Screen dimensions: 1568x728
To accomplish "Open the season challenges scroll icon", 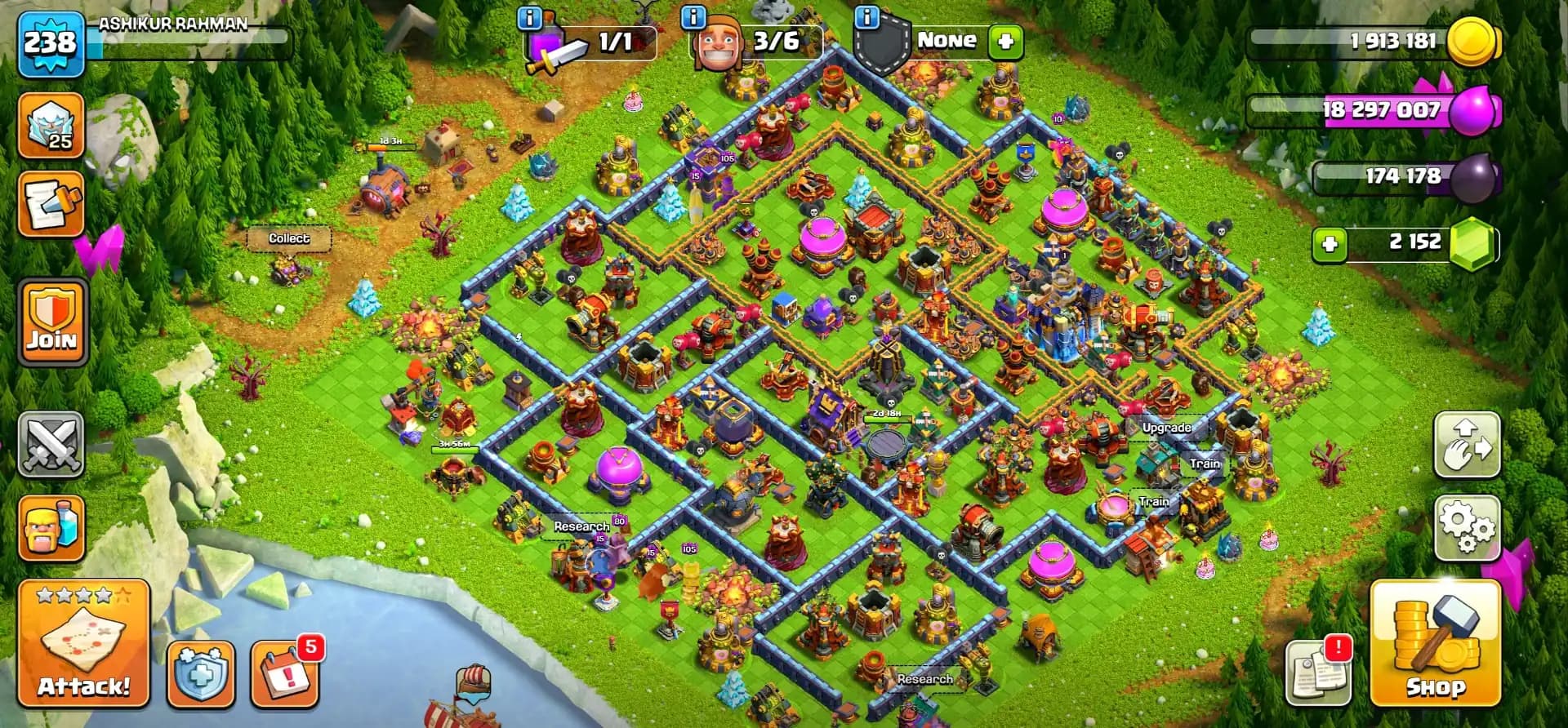I will point(51,206).
